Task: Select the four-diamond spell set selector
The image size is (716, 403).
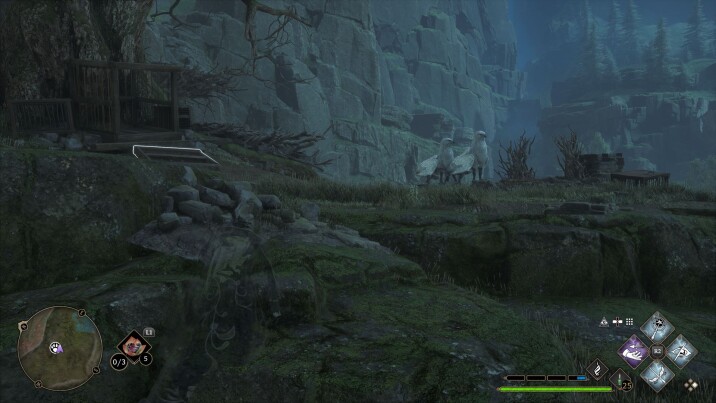Action: pyautogui.click(x=691, y=384)
